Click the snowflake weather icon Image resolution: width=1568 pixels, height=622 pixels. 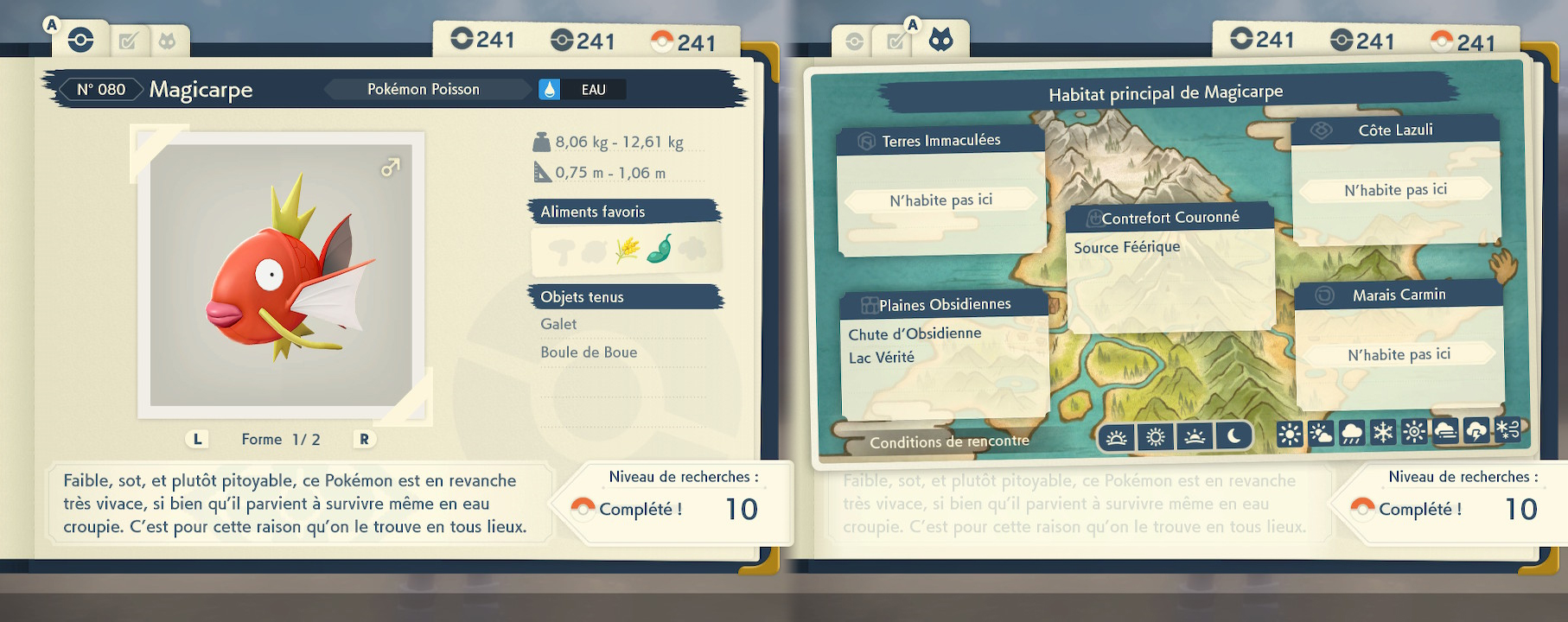(x=1383, y=432)
